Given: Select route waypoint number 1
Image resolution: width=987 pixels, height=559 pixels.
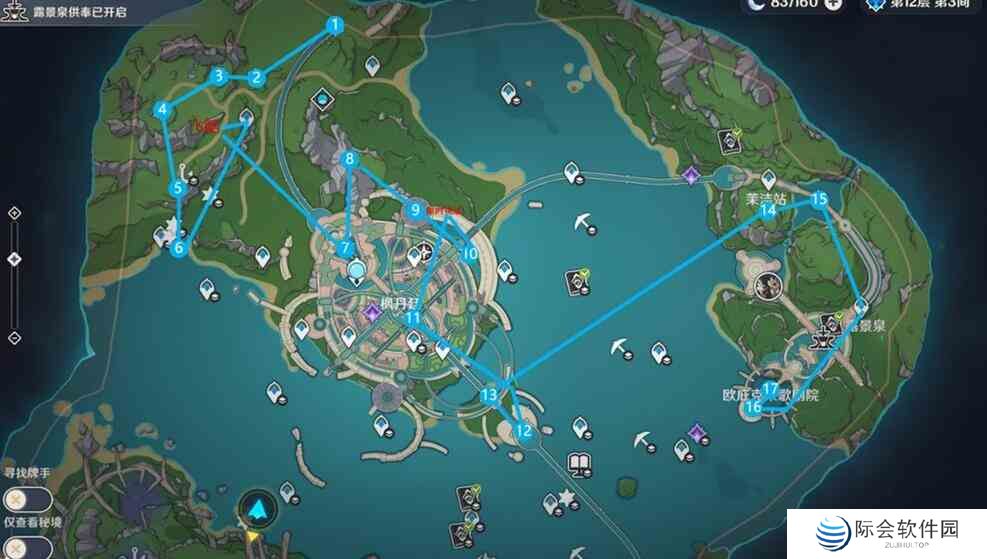Looking at the screenshot, I should (x=335, y=26).
